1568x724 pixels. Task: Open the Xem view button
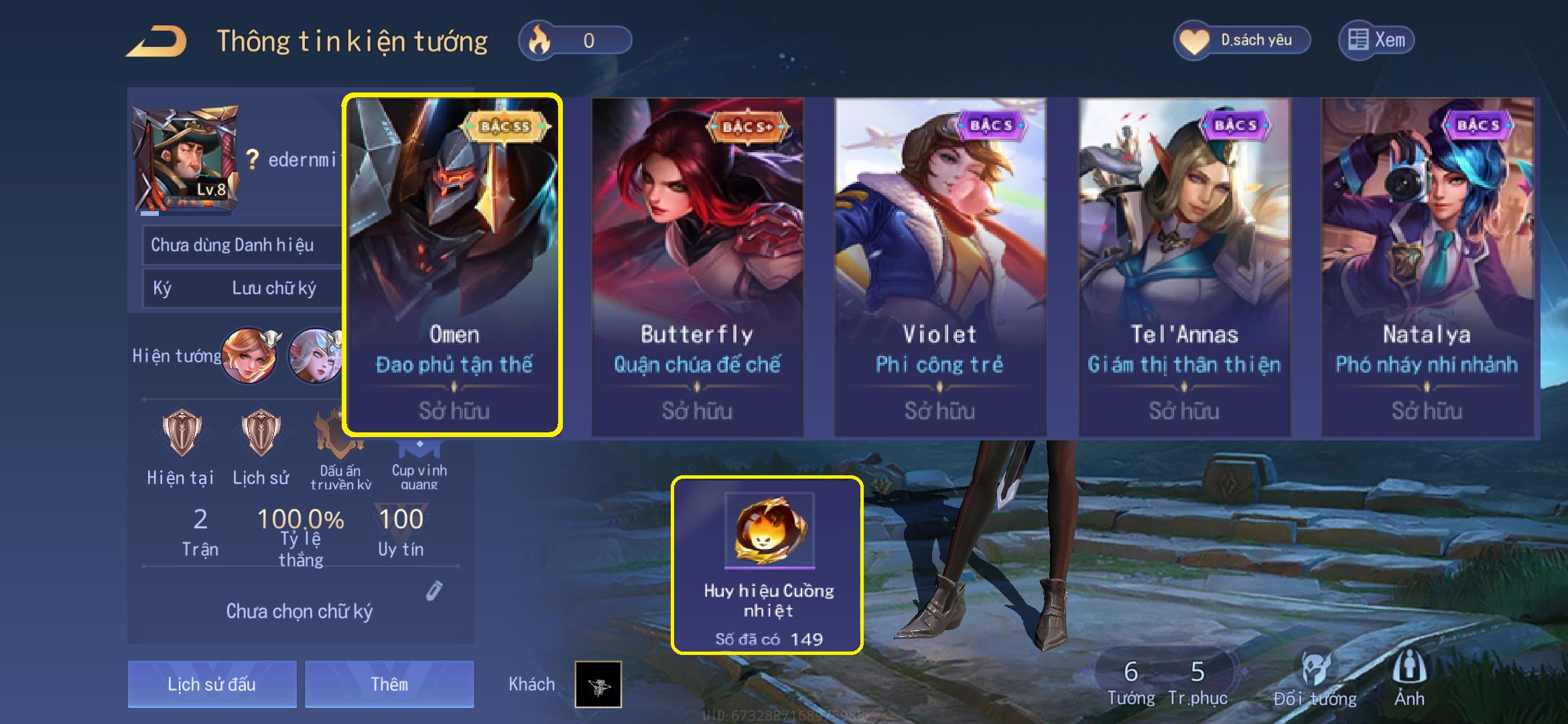1376,40
